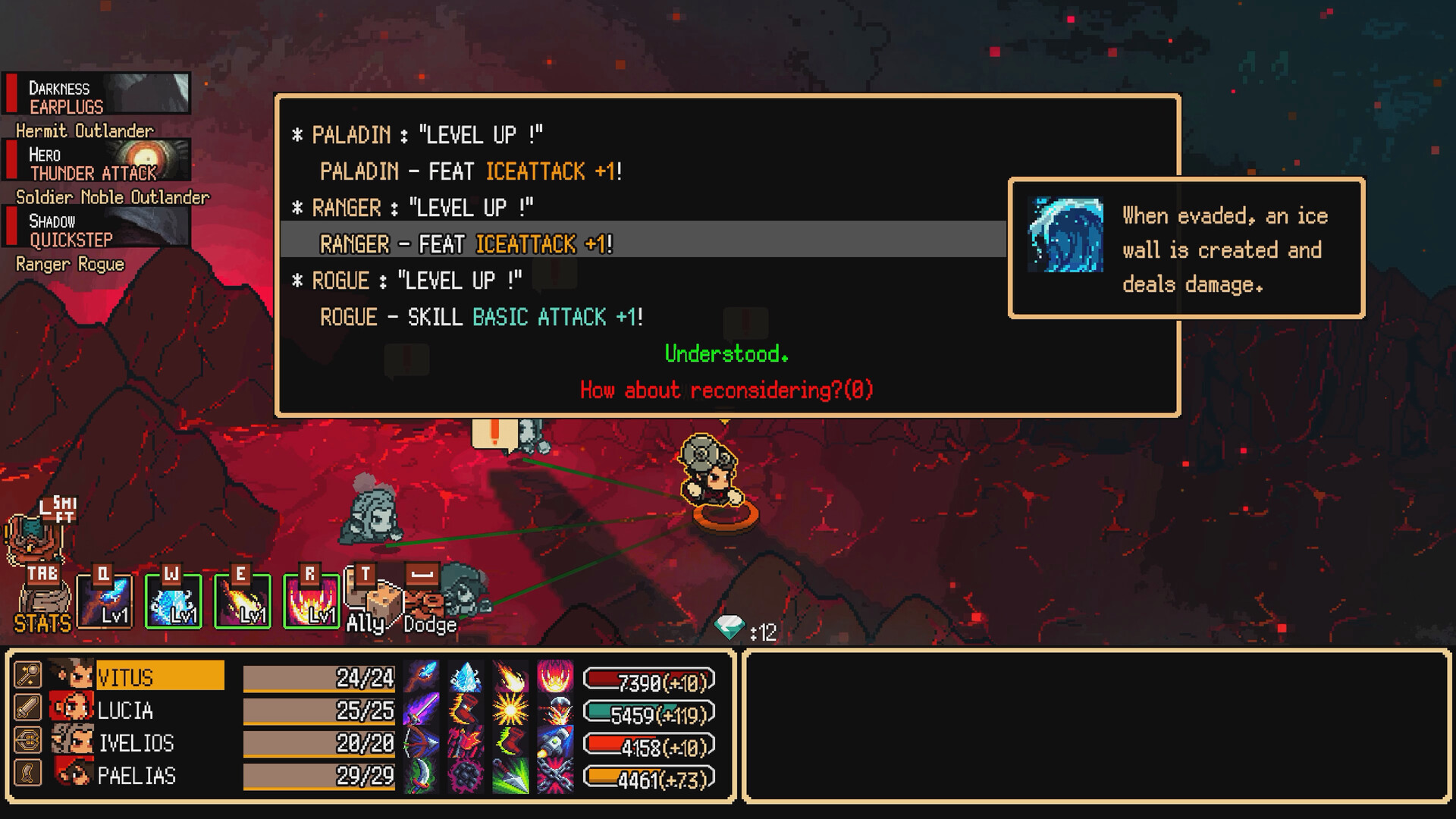Select the W frost wave skill icon
The width and height of the screenshot is (1456, 819).
173,601
